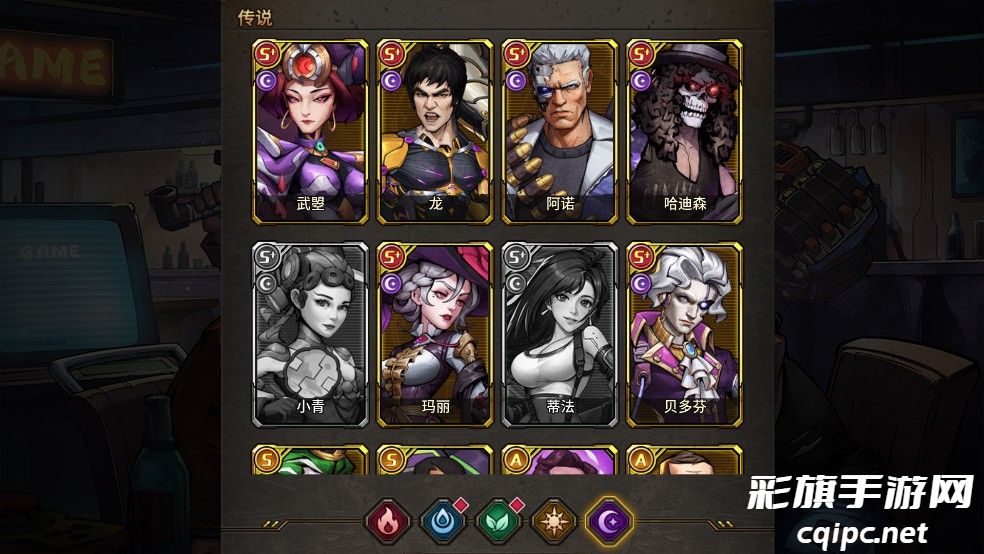Select the 玛丽 hero card
Screen dimensions: 984x554
[x=435, y=333]
